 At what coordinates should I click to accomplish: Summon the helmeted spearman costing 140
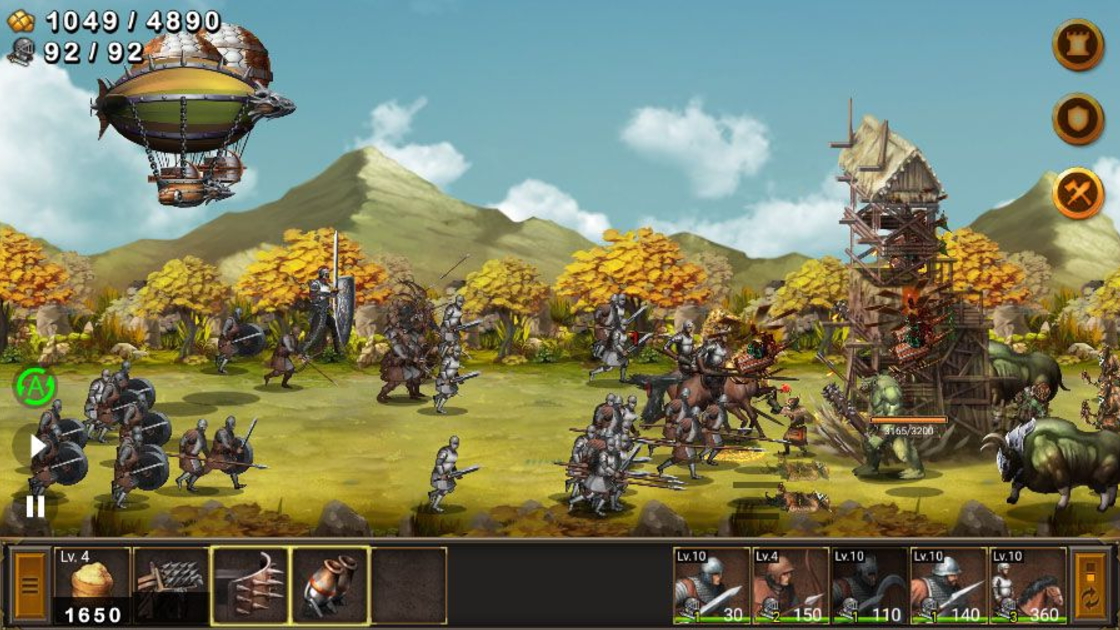[x=948, y=585]
